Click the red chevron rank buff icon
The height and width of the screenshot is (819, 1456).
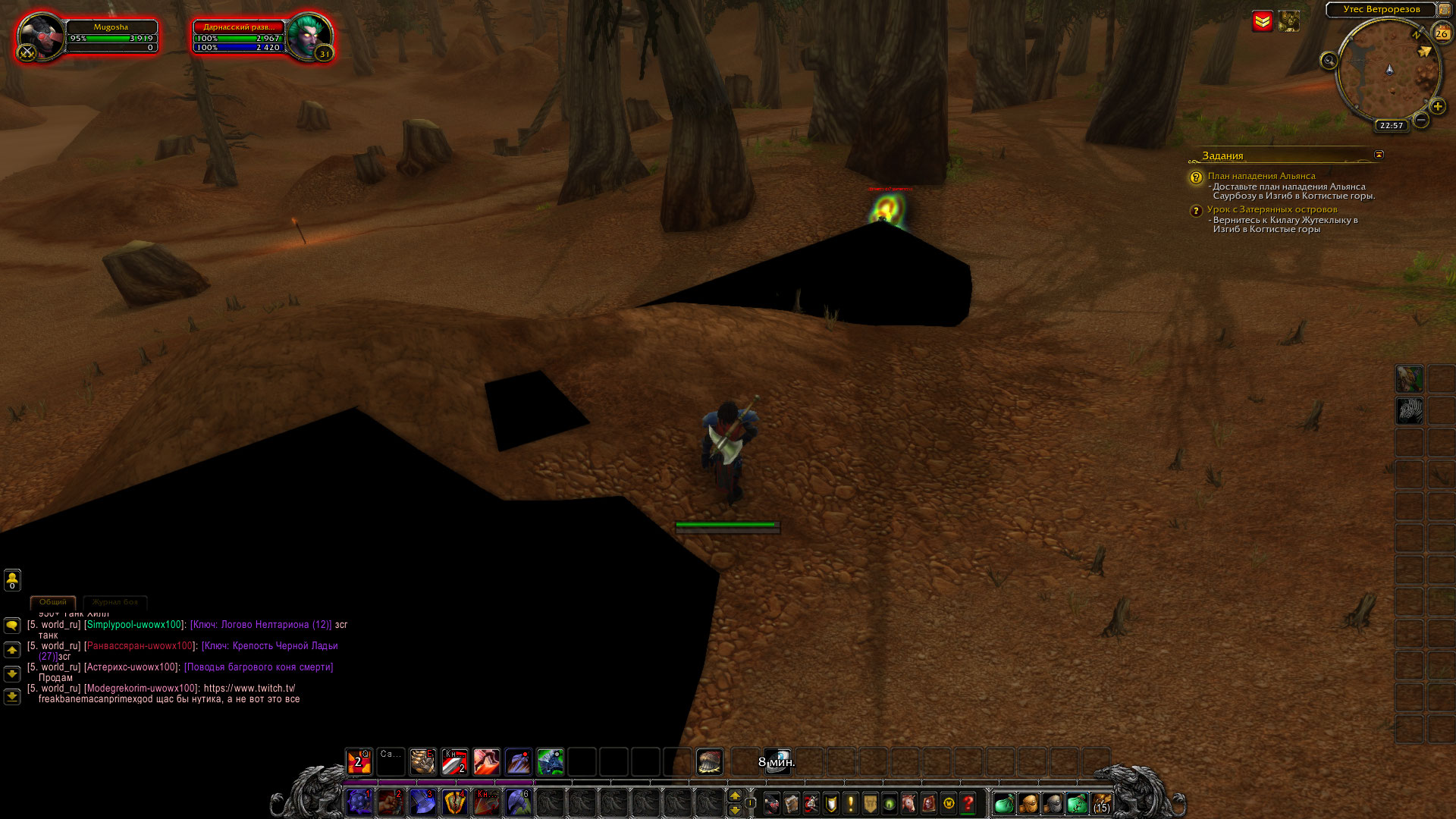click(x=1263, y=21)
